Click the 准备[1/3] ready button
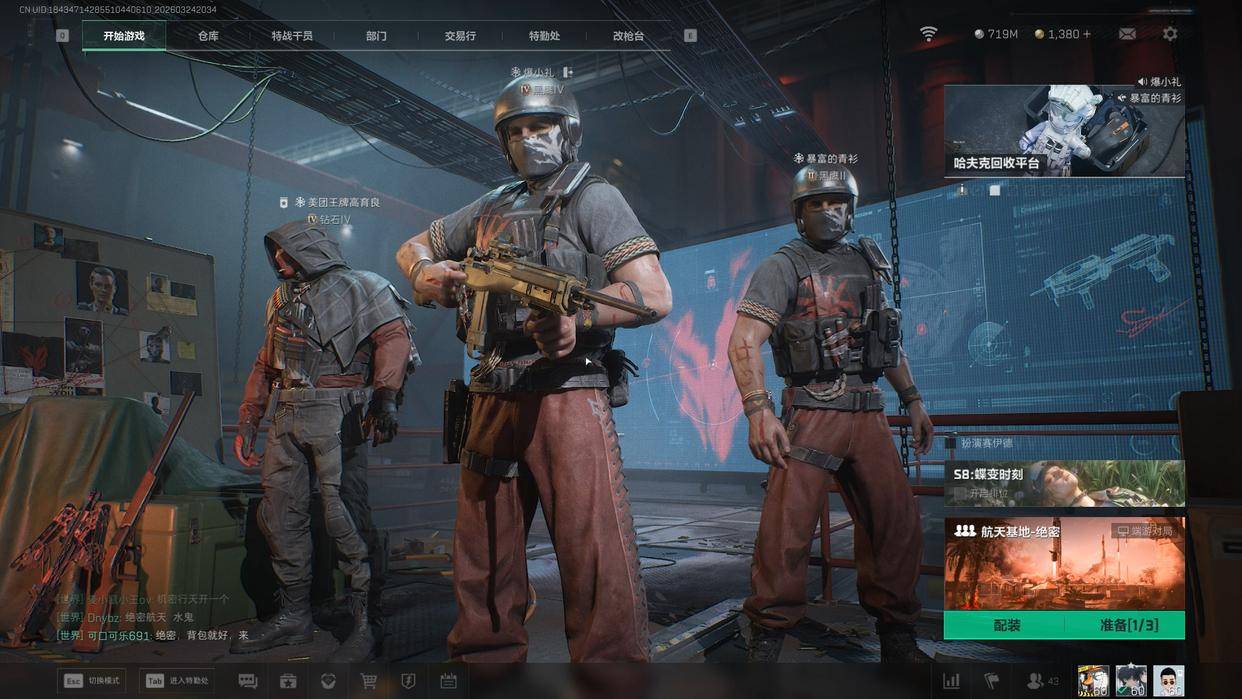Screen dimensions: 1242x699 pyautogui.click(x=1128, y=626)
